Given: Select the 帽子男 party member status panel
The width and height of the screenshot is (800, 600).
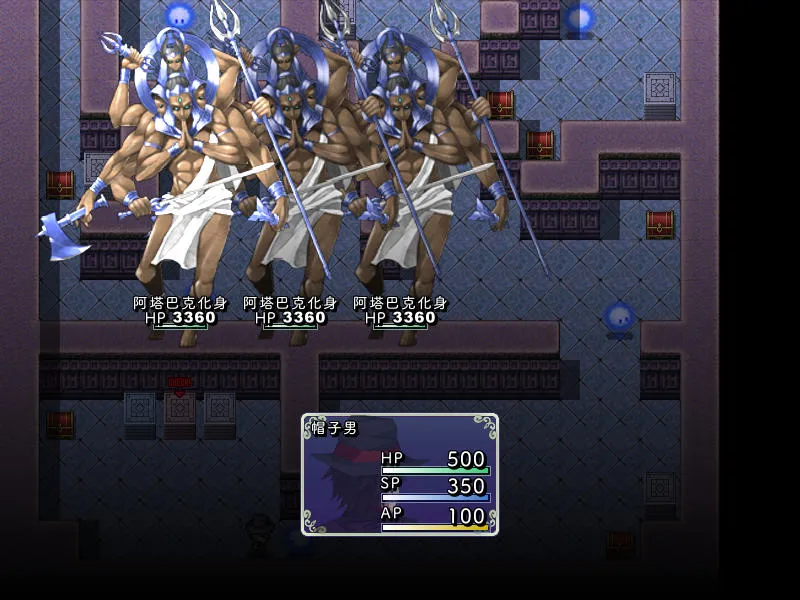Looking at the screenshot, I should click(399, 474).
